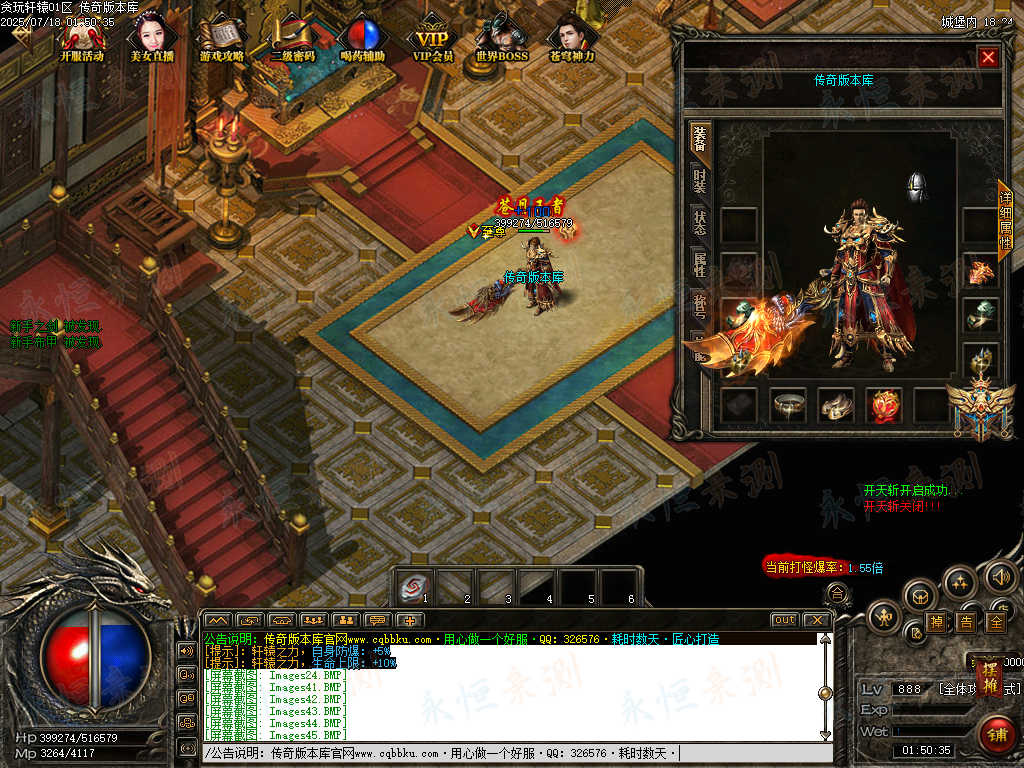The height and width of the screenshot is (768, 1024).
Task: Switch to the 时装 fashion tab
Action: [x=699, y=182]
